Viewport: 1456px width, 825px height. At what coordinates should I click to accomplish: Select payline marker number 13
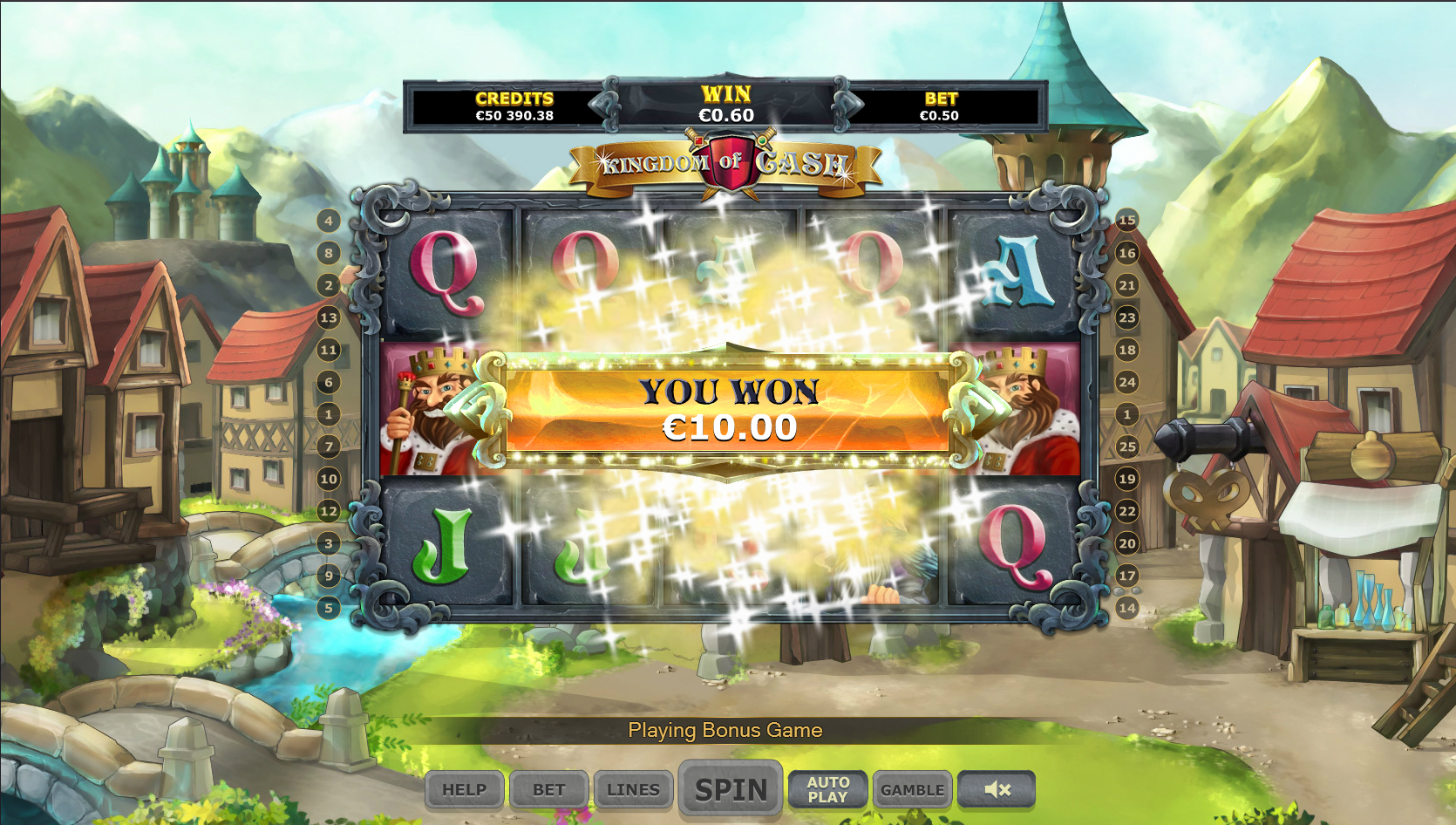click(x=329, y=317)
